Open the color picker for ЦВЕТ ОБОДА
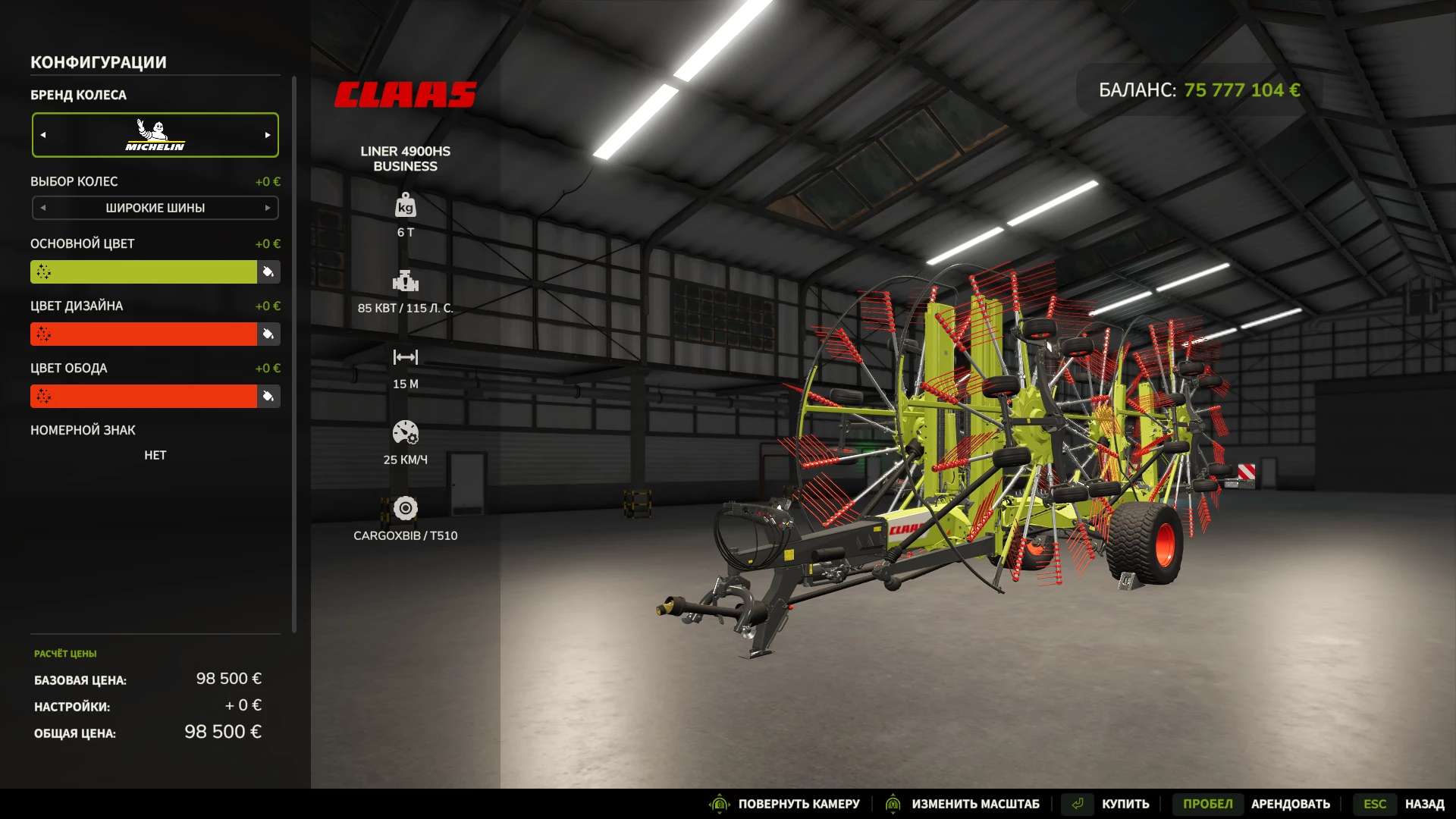The width and height of the screenshot is (1456, 819). (x=269, y=396)
